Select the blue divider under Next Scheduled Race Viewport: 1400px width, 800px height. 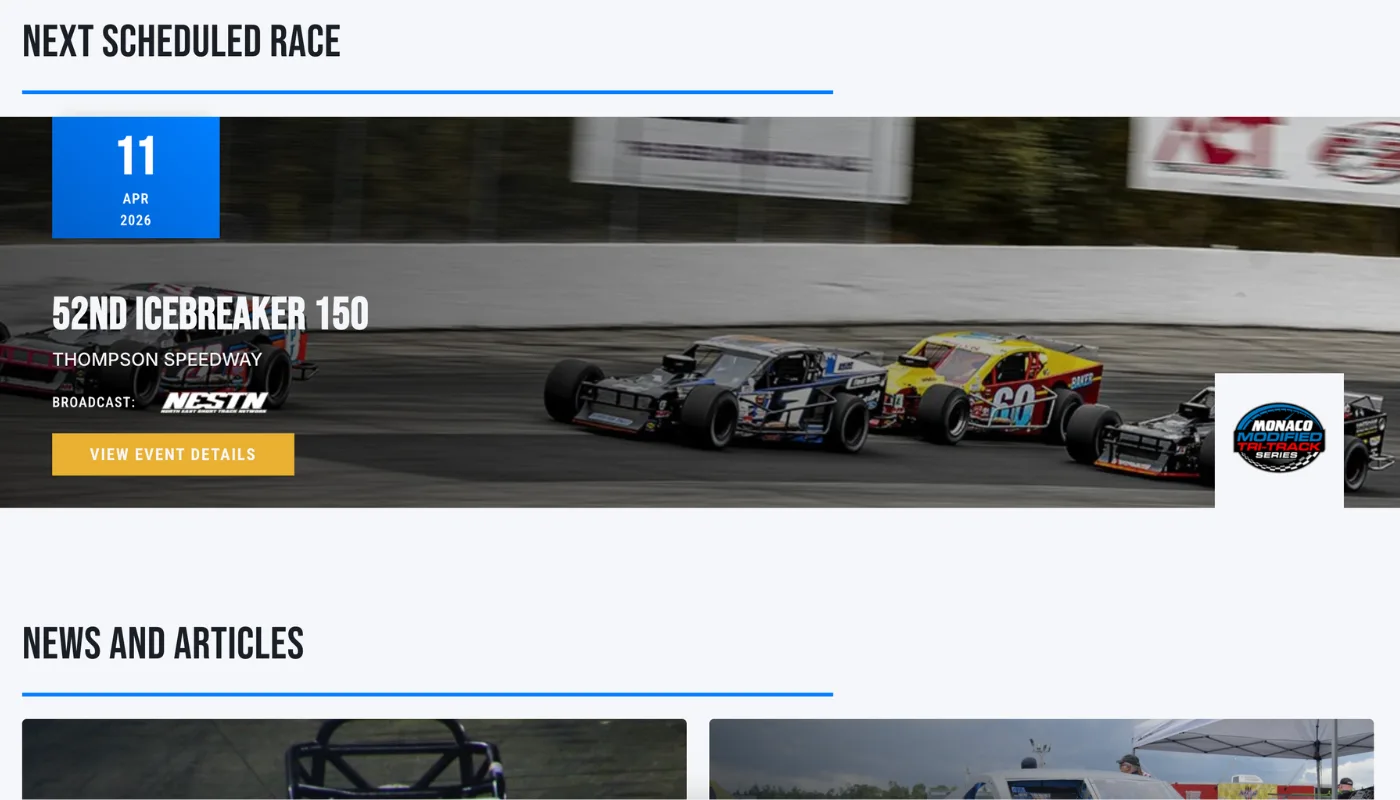click(x=428, y=91)
